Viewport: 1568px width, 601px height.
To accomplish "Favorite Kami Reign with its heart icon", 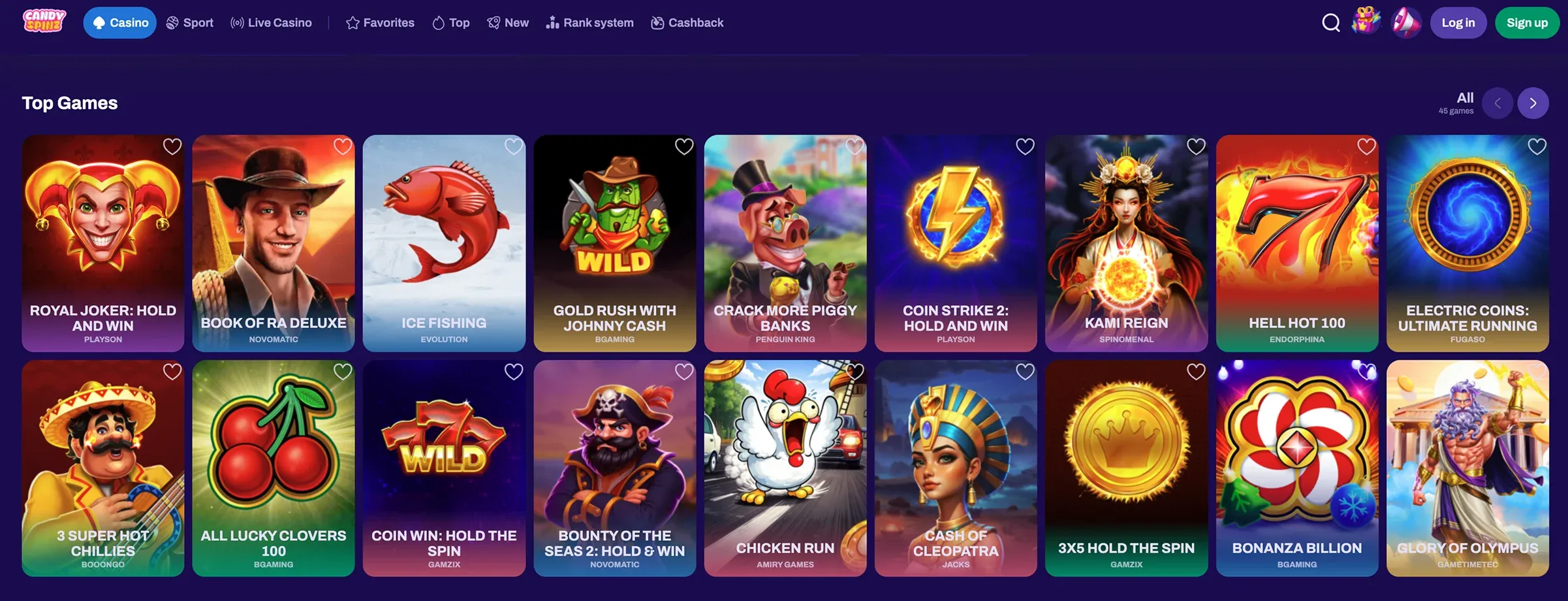I will coord(1196,146).
